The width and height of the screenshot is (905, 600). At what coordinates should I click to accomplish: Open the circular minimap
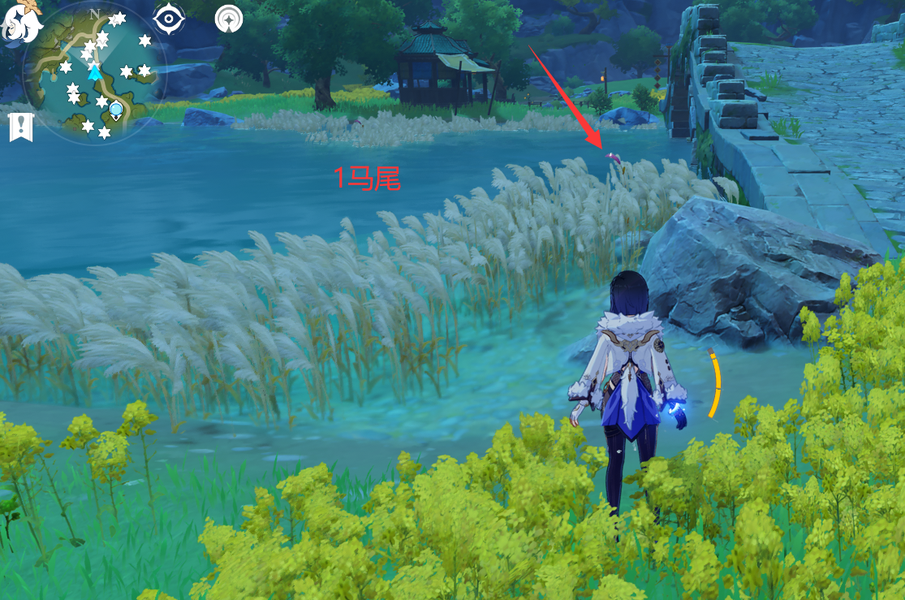coord(97,72)
